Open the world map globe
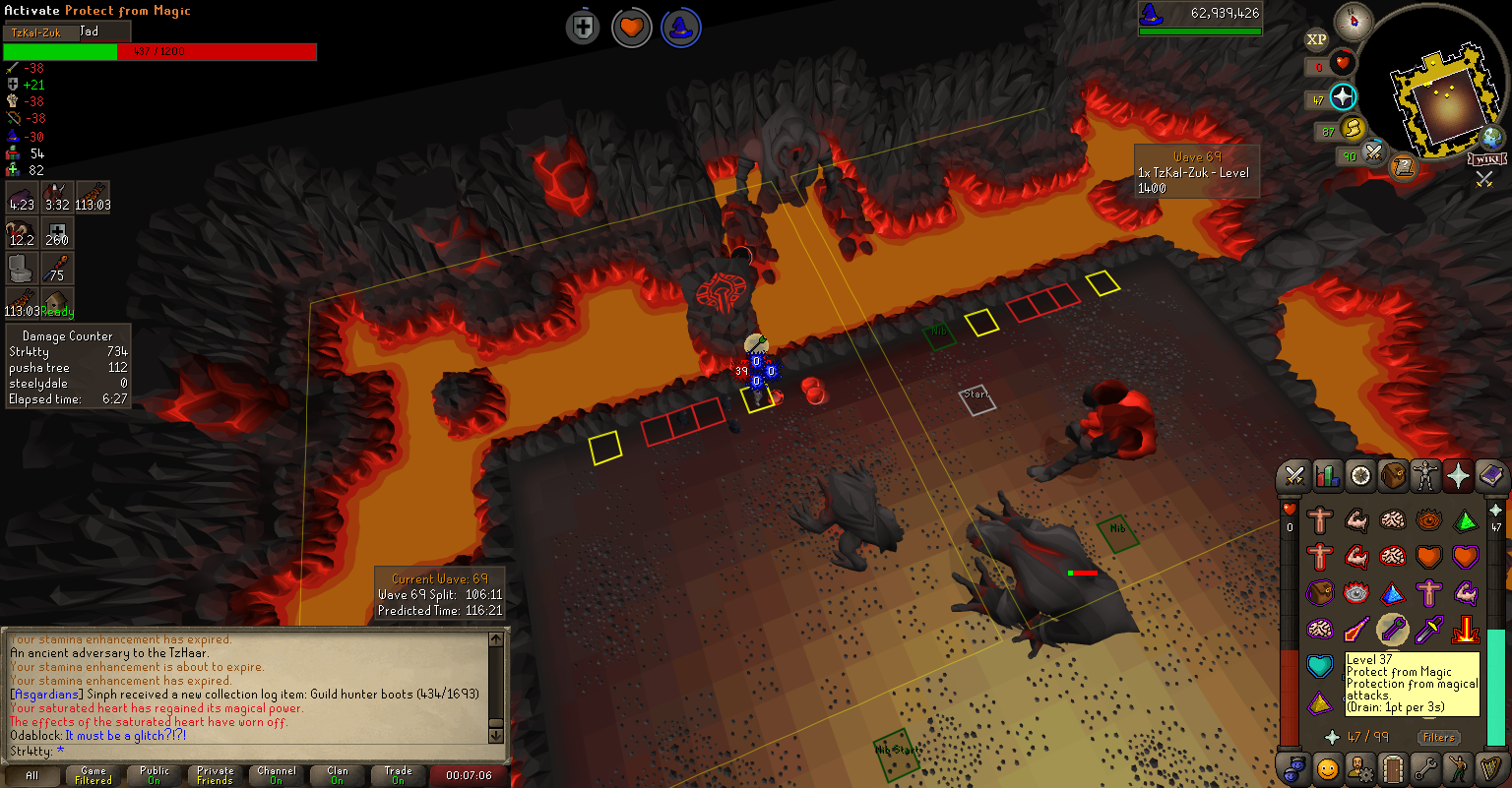 click(1492, 138)
